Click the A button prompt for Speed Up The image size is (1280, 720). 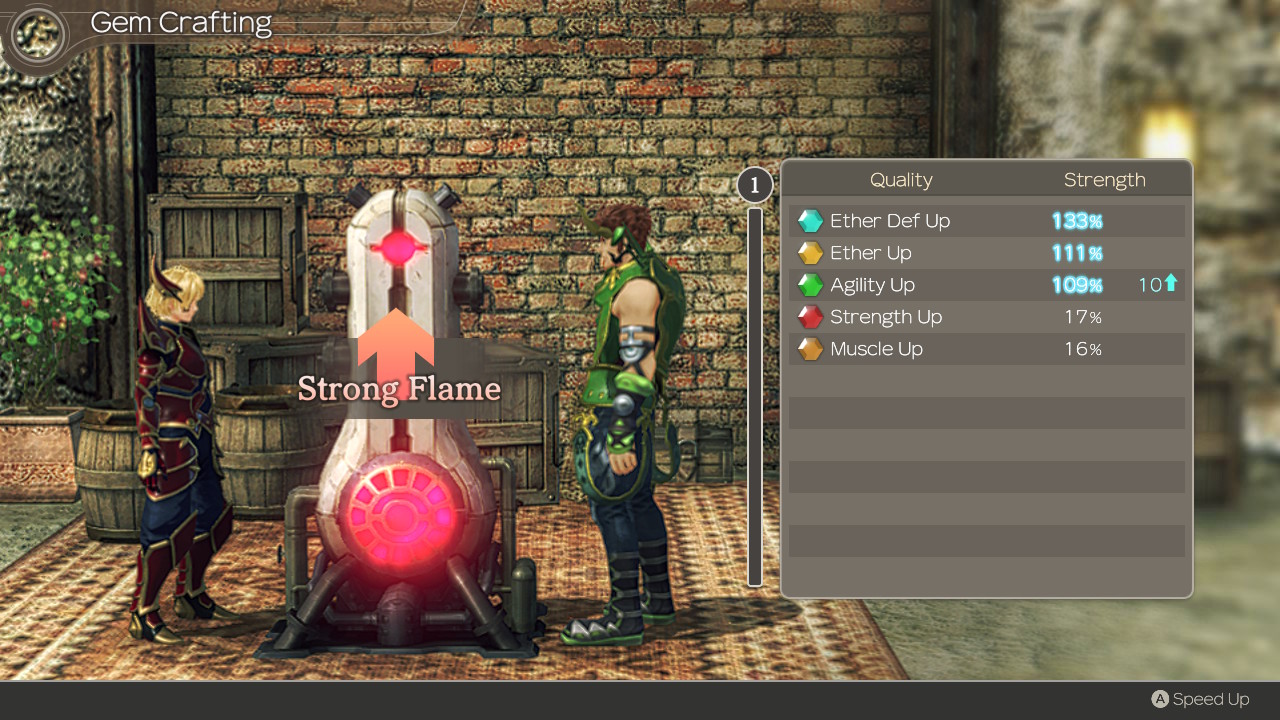(x=1161, y=699)
